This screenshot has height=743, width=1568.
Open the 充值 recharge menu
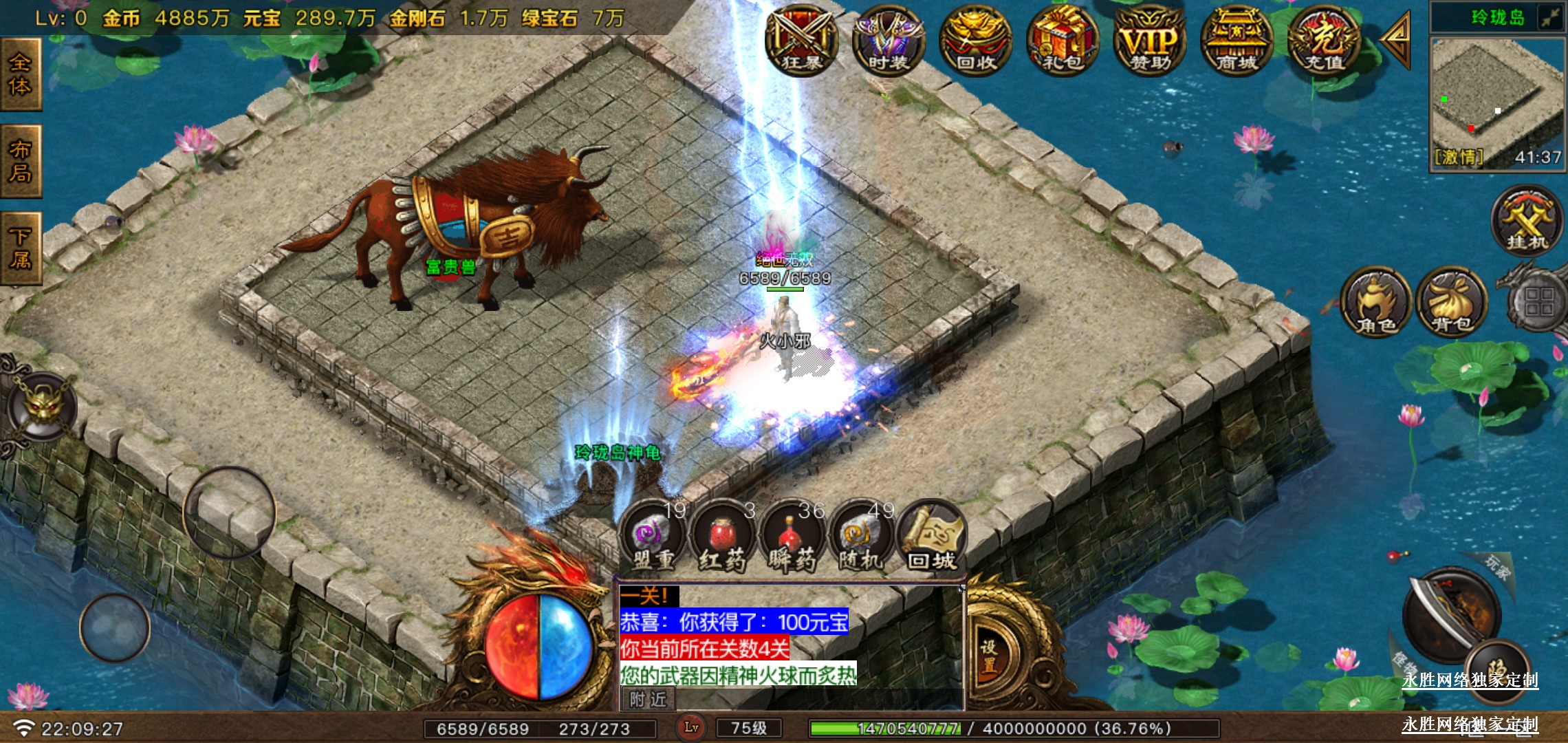pyautogui.click(x=1324, y=43)
